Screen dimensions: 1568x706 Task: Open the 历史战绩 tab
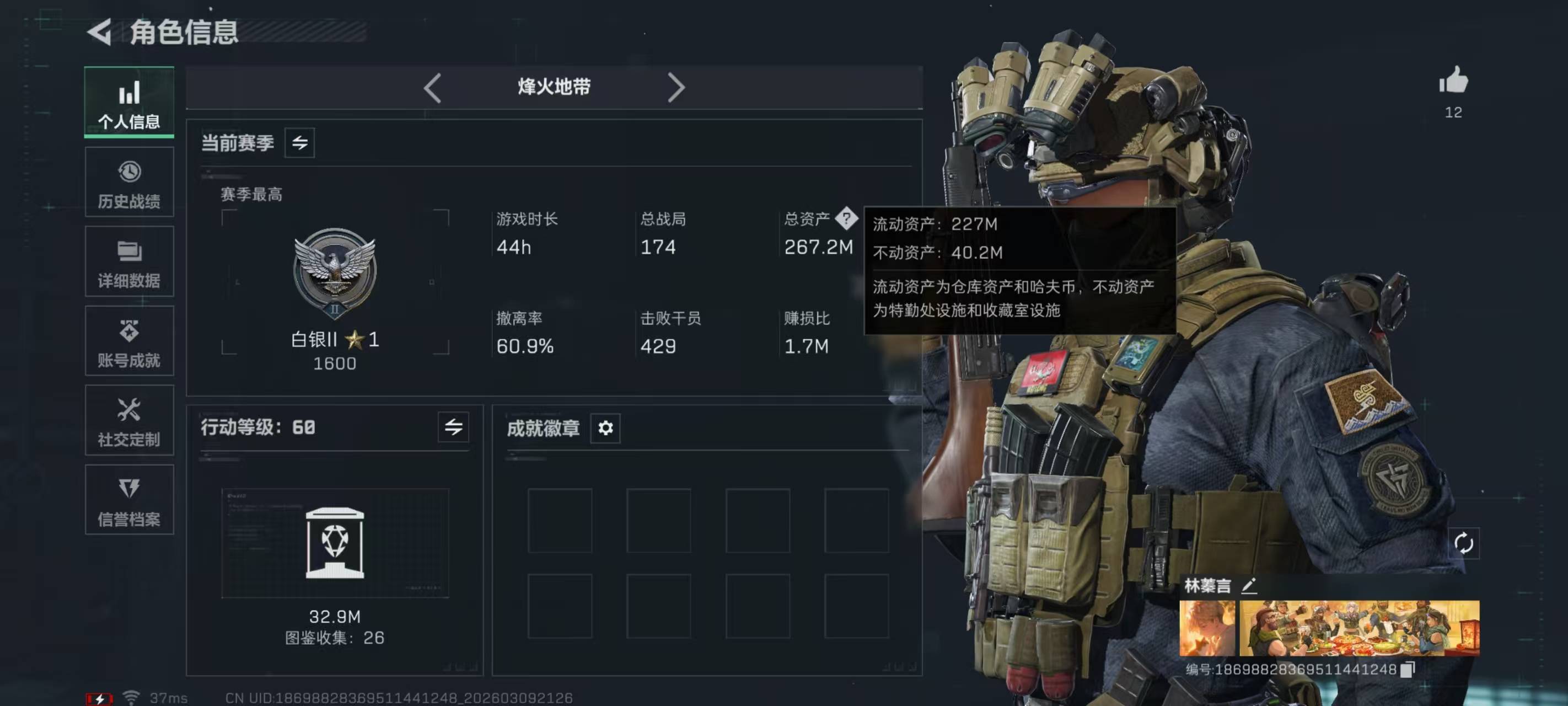(x=129, y=182)
